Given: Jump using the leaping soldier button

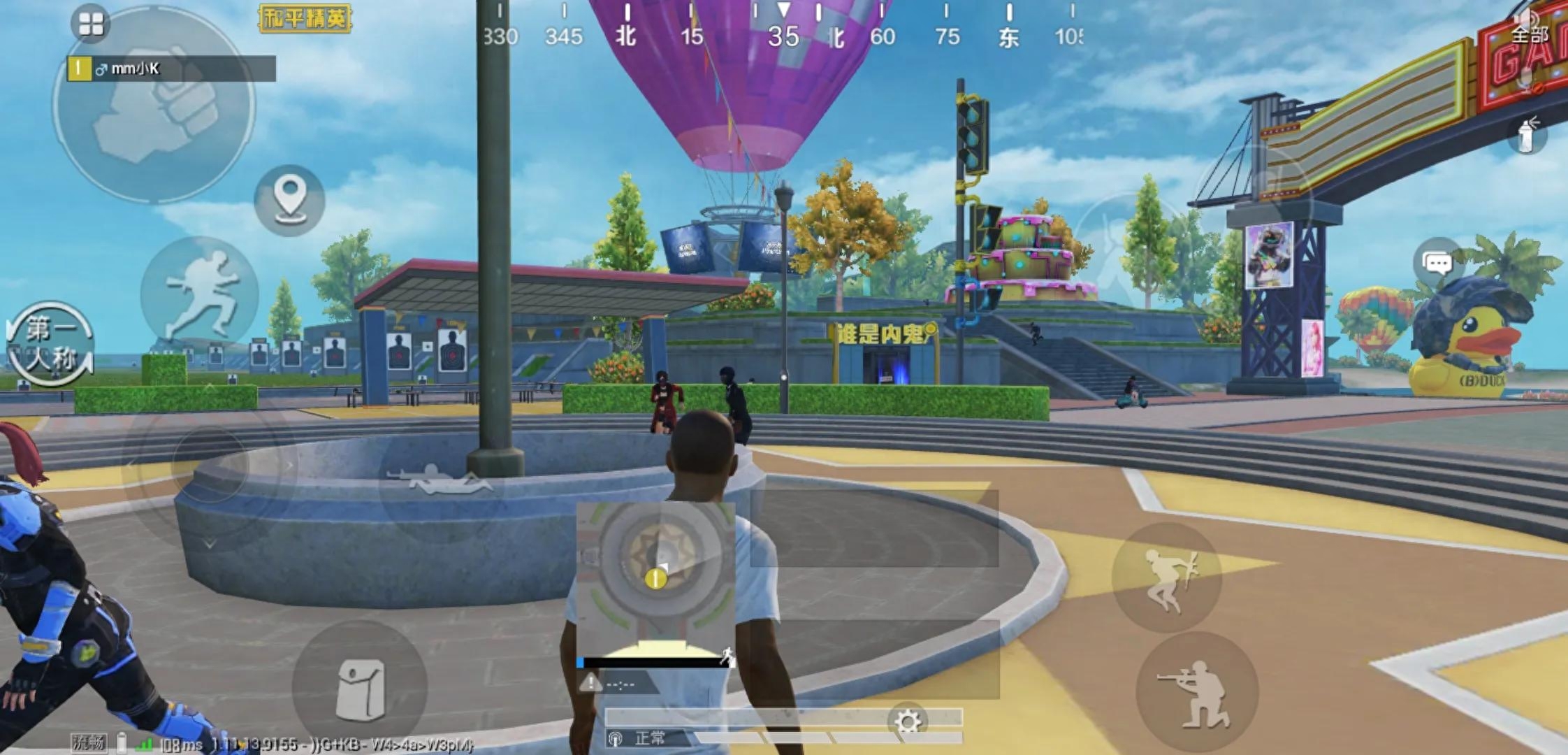Looking at the screenshot, I should click(x=1168, y=577).
